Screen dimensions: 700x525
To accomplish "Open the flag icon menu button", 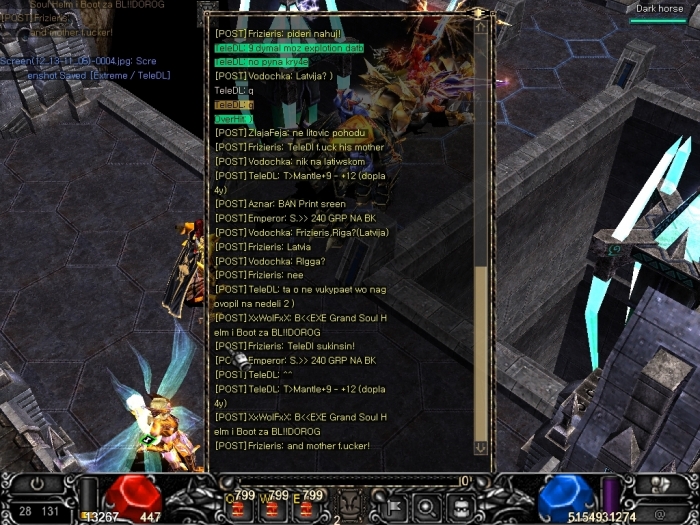I will pyautogui.click(x=392, y=505).
